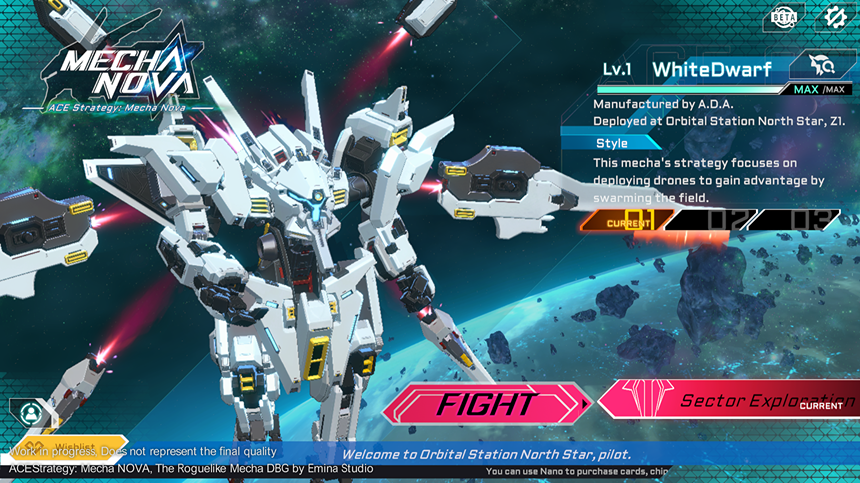Viewport: 860px width, 483px height.
Task: Open the pilot profile icon
Action: click(31, 412)
